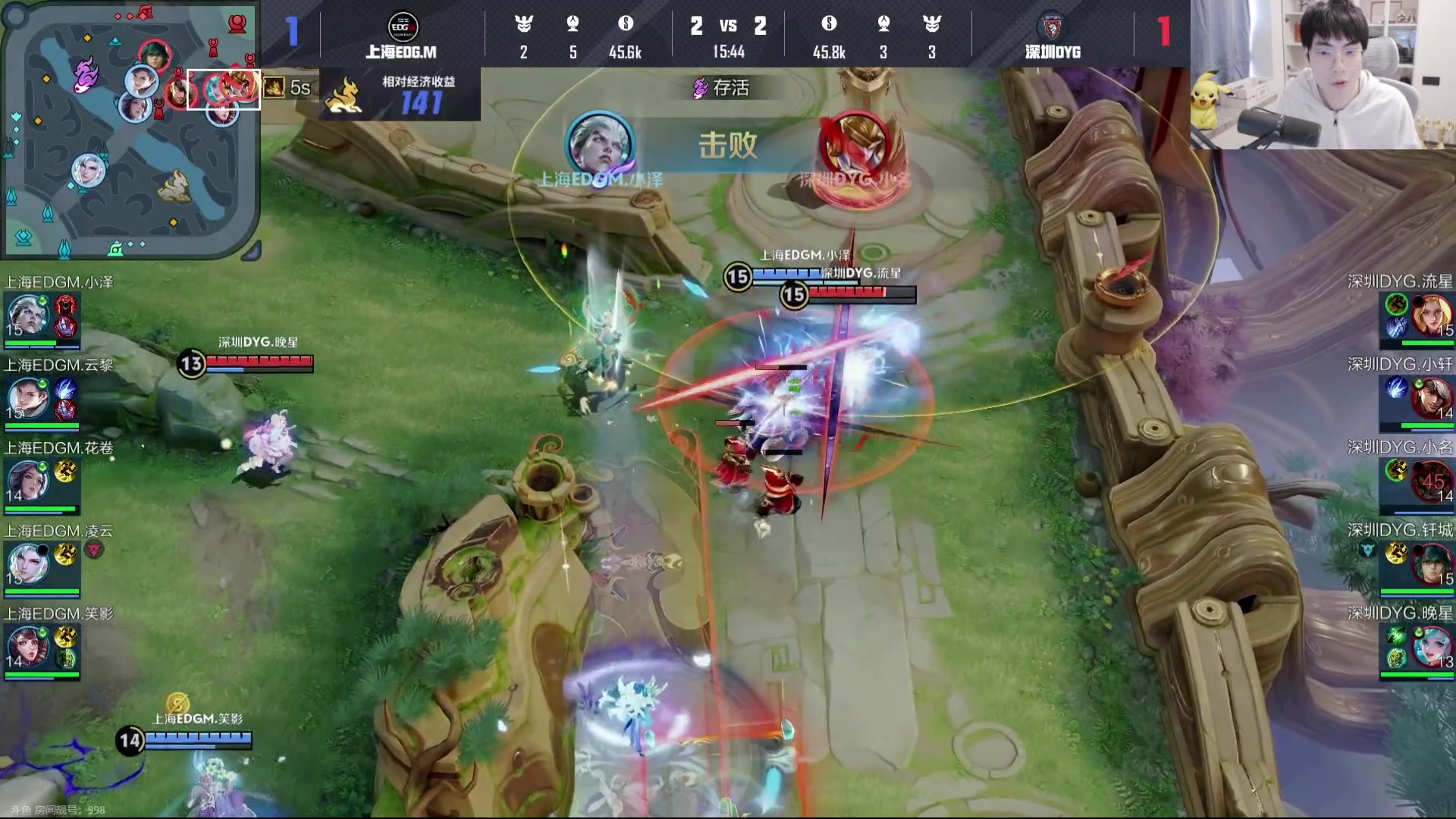Screen dimensions: 1456x819
Task: Select player 深圳DYG.小轩 portrait
Action: 1432,397
